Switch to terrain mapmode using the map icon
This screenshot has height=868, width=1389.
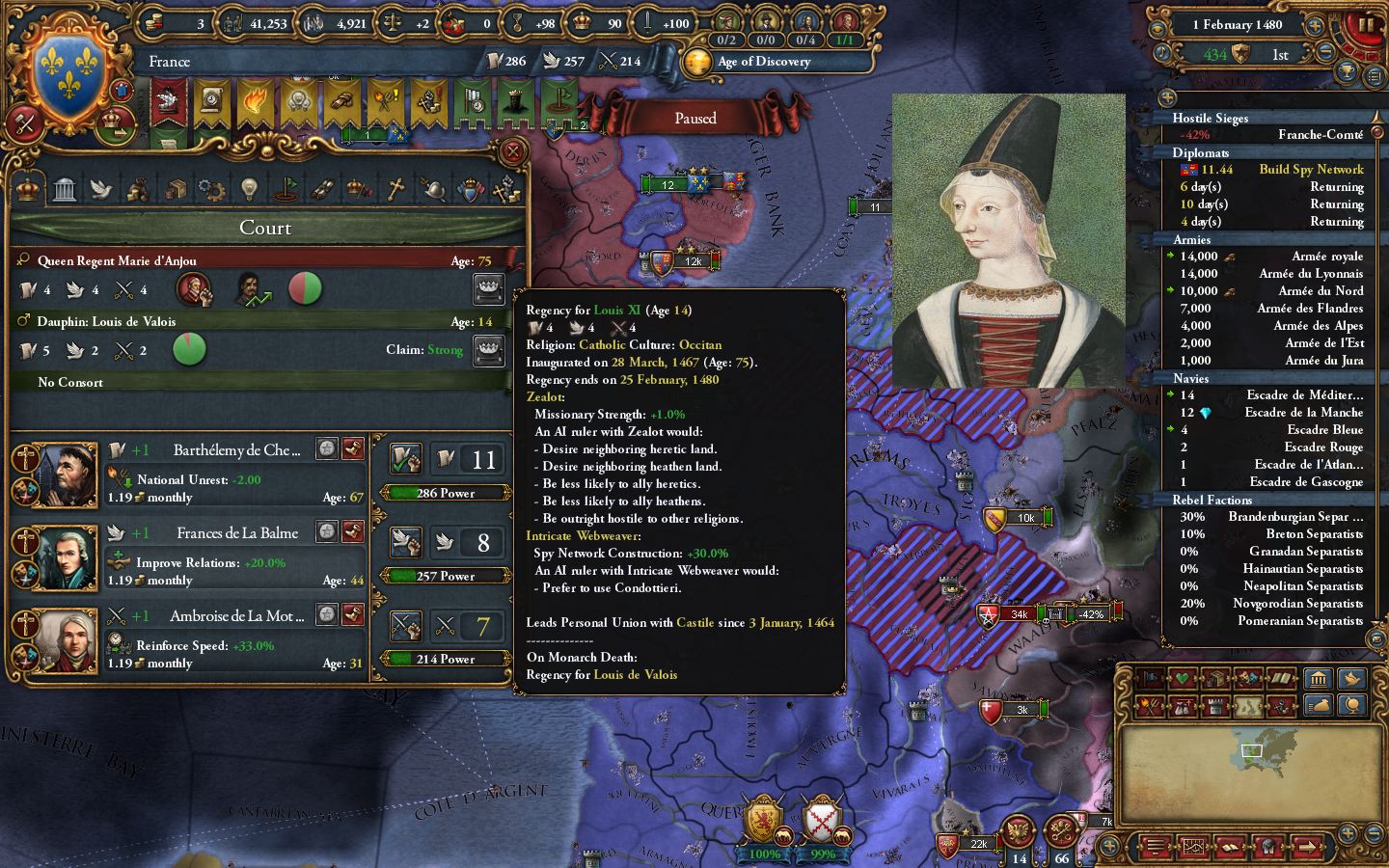coord(1246,706)
